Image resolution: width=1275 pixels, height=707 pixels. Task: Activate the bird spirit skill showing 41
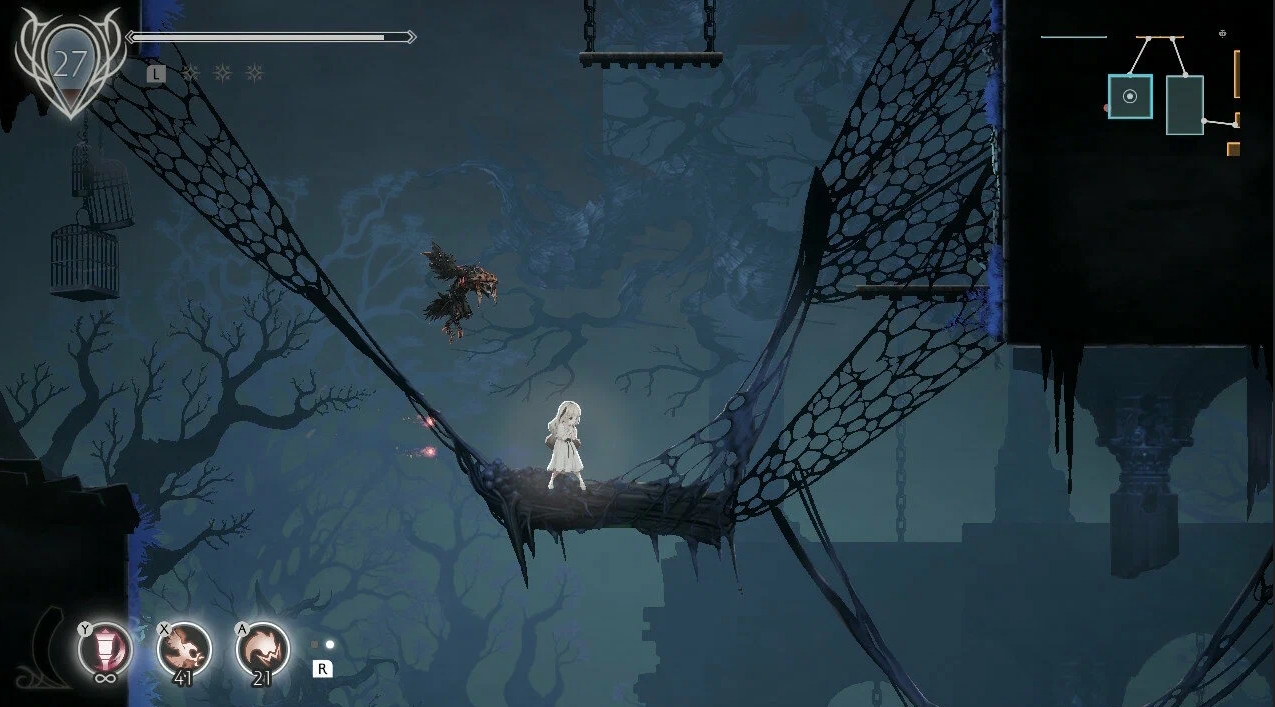coord(185,648)
